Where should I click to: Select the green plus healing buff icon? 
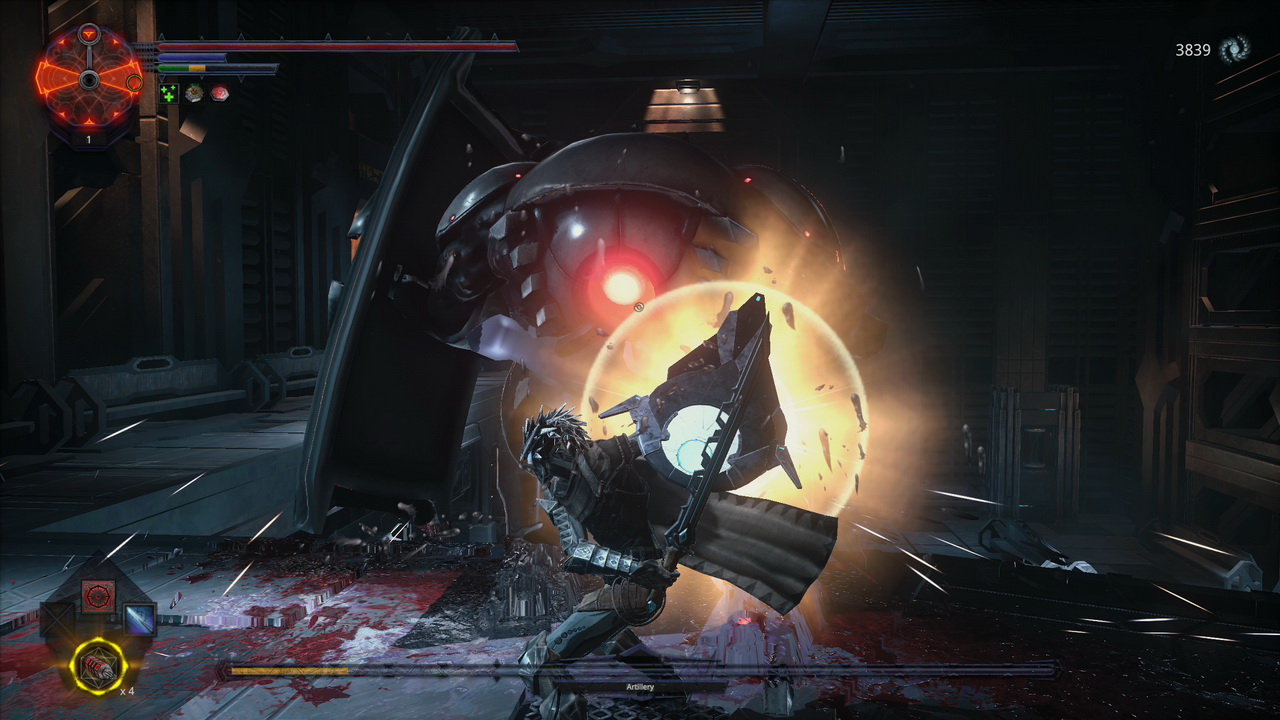click(169, 93)
